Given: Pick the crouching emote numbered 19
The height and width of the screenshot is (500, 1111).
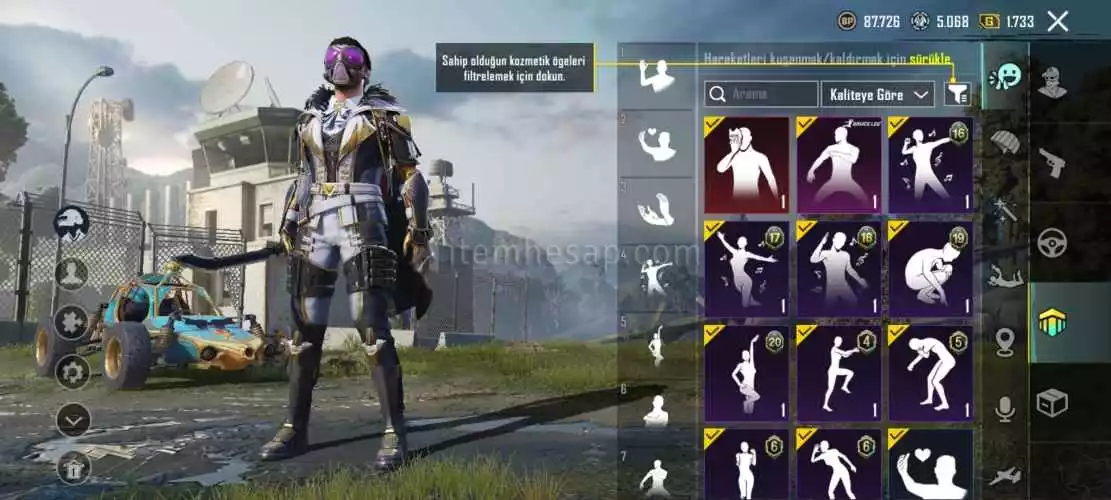Looking at the screenshot, I should 930,269.
